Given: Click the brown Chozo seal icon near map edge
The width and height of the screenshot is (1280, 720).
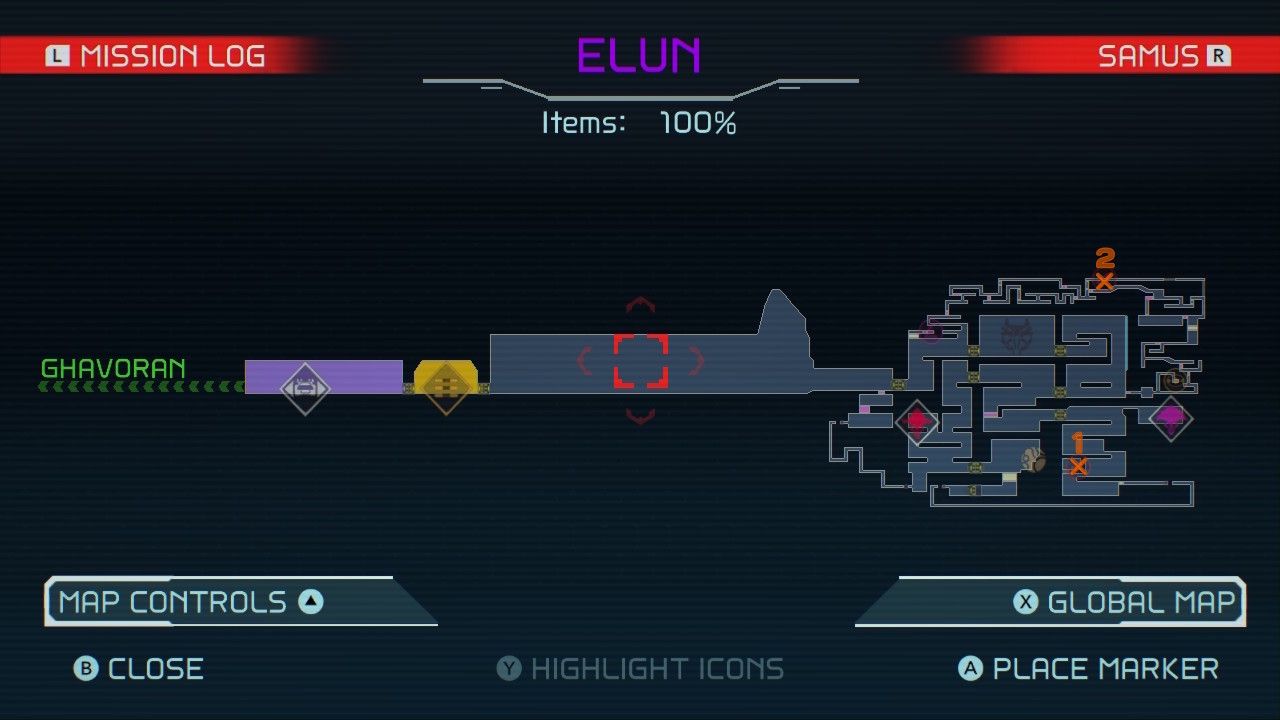Looking at the screenshot, I should point(1172,381).
